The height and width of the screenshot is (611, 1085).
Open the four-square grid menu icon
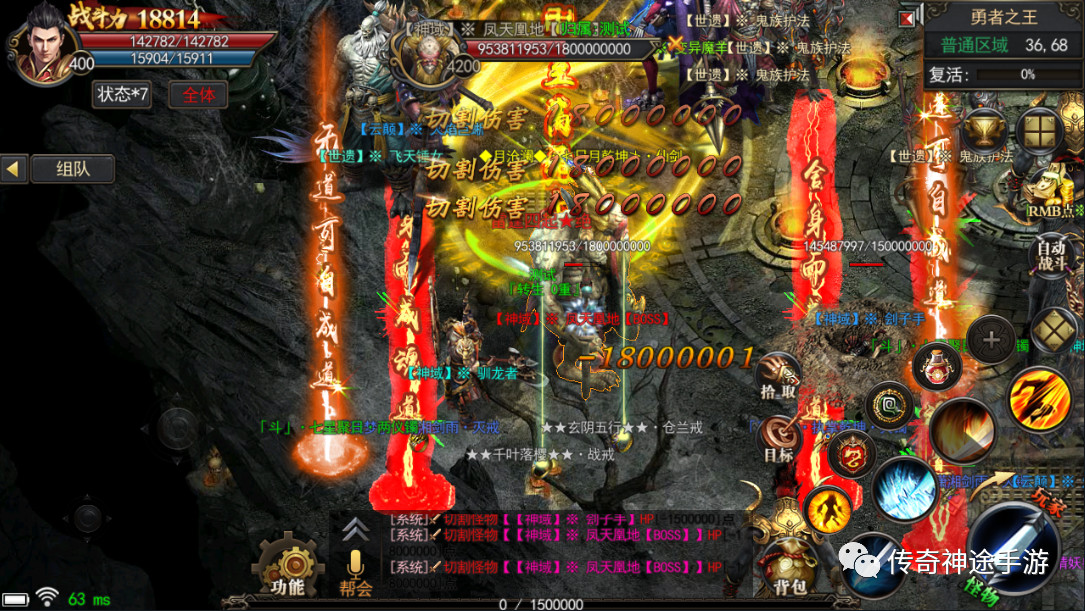click(1040, 131)
